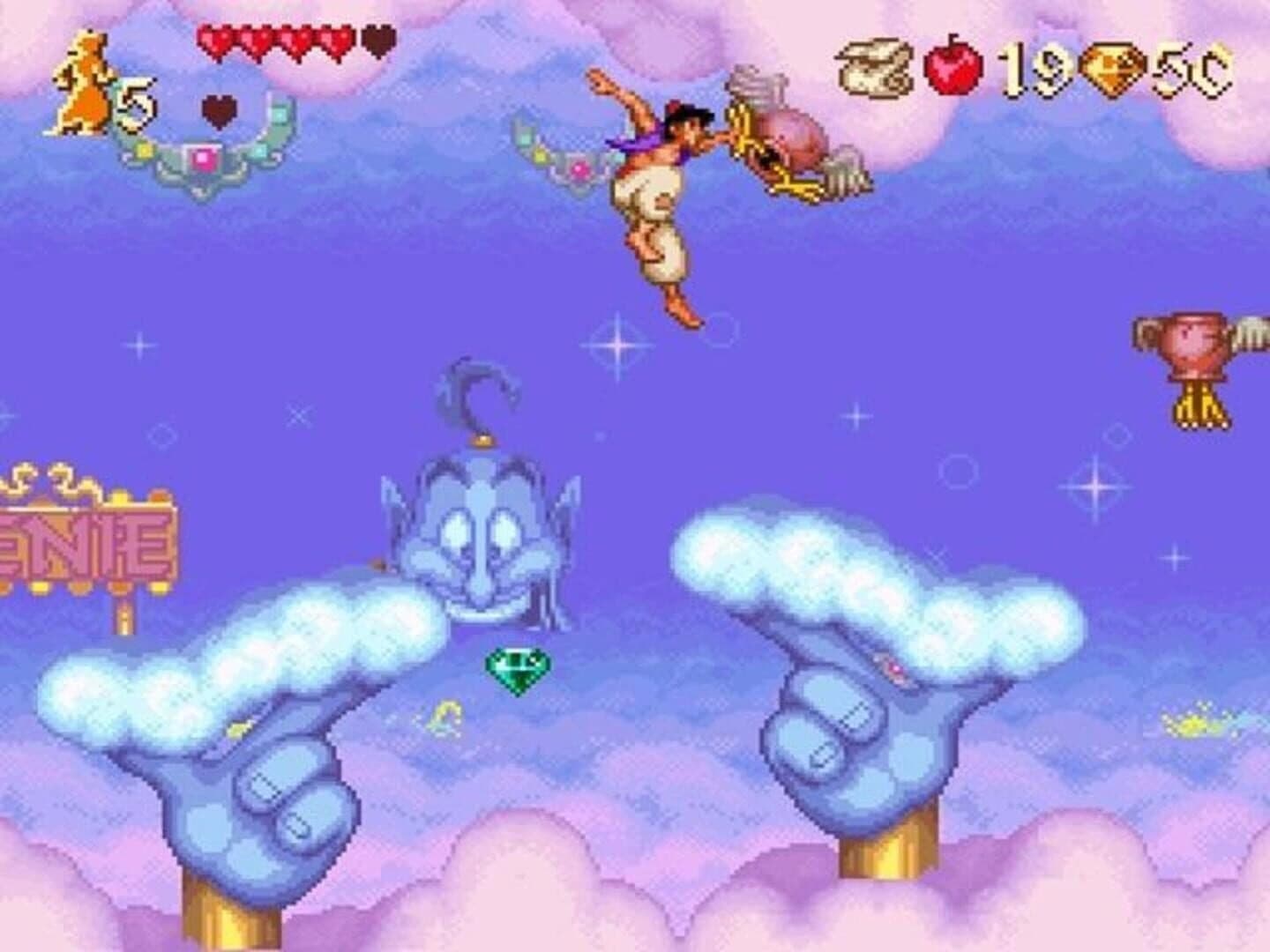Click the golden lamp silhouette near the left hand

tap(445, 714)
